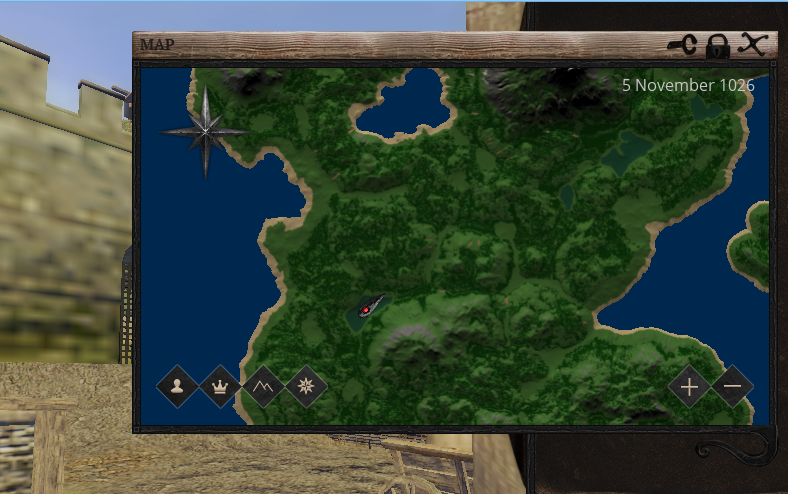Choose the compass star map button
Image resolution: width=788 pixels, height=494 pixels.
[306, 385]
